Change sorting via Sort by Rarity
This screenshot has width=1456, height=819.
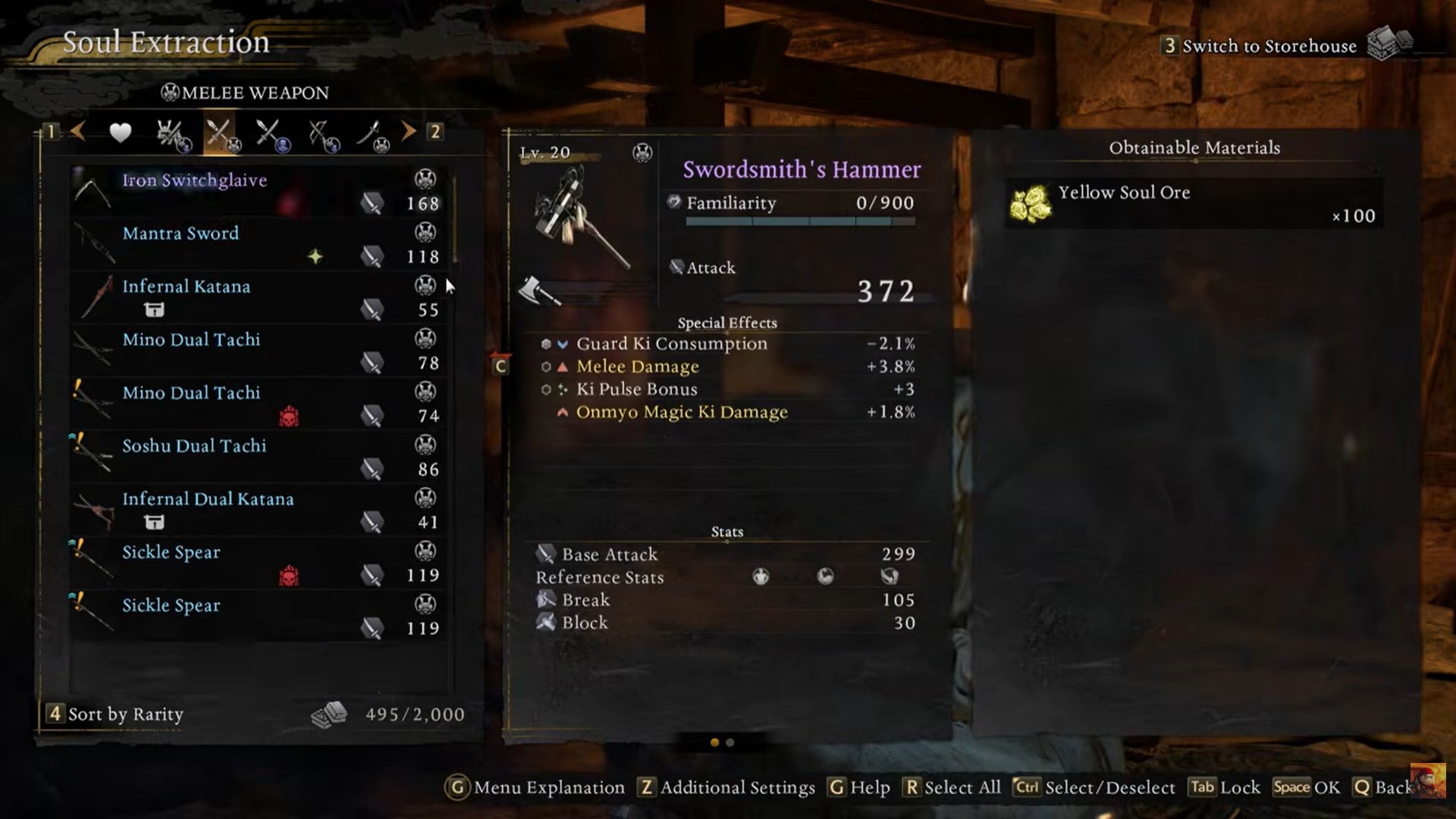[x=125, y=714]
